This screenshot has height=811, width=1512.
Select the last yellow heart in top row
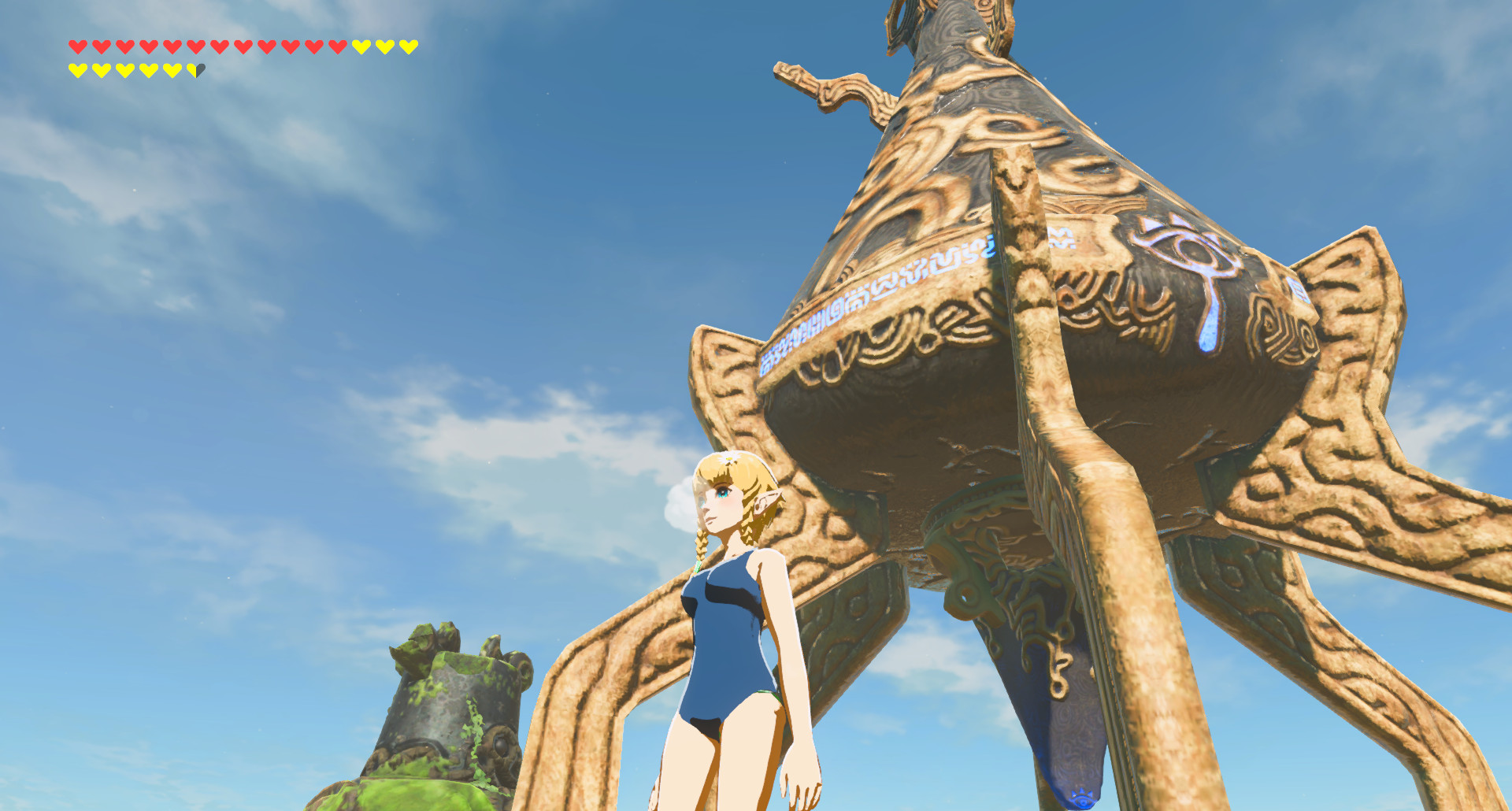[x=409, y=45]
